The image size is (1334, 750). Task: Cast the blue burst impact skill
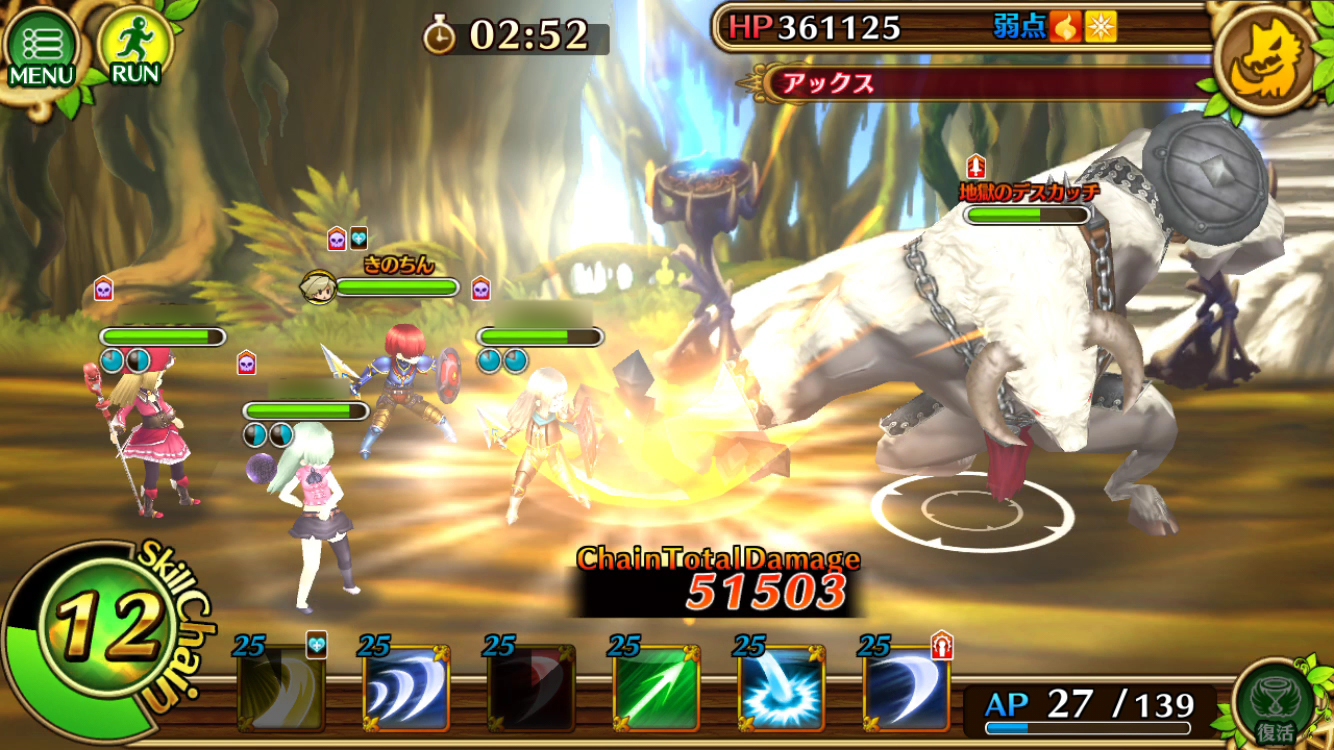781,689
